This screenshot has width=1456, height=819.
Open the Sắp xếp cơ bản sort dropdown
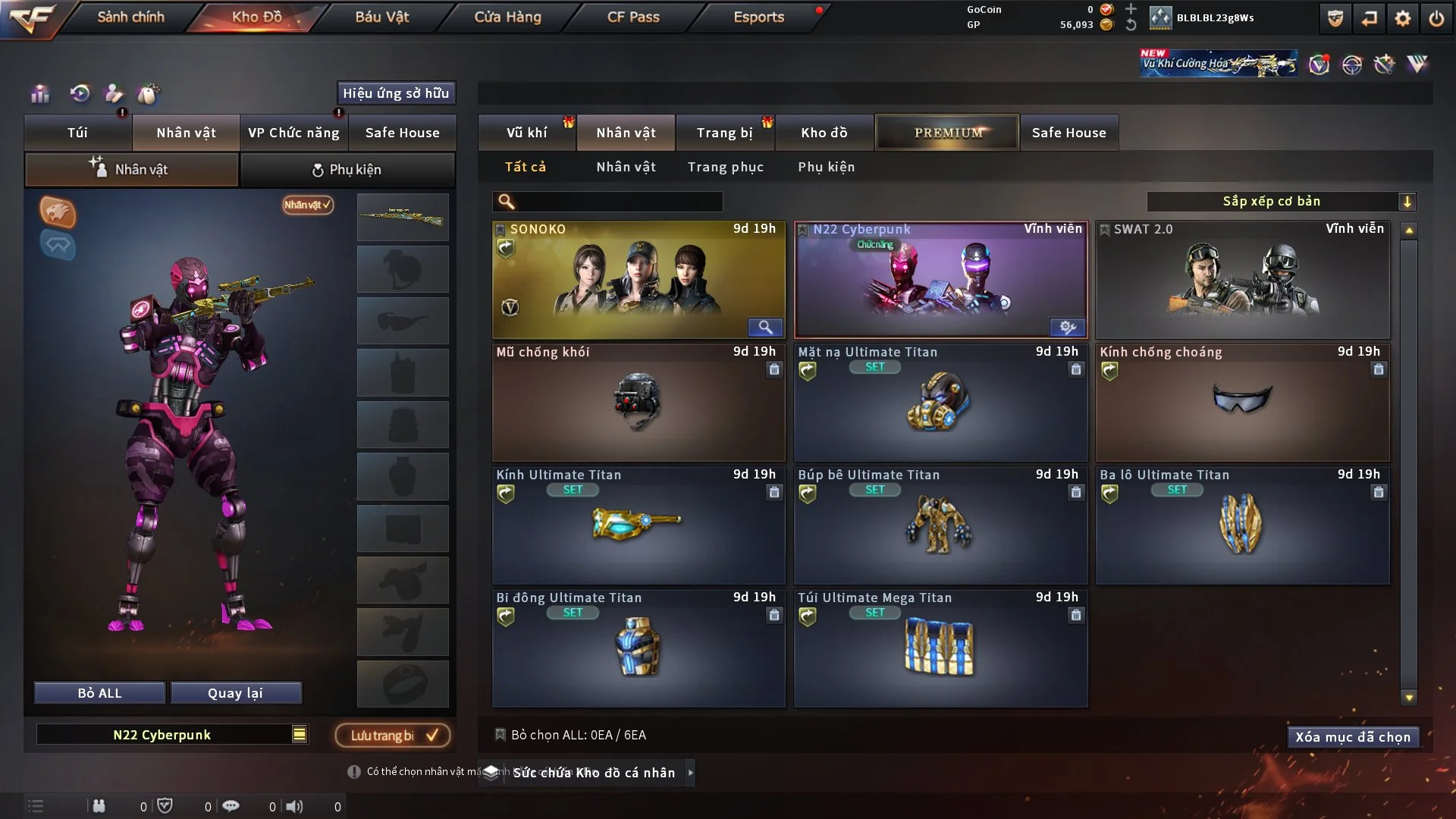pos(1282,201)
